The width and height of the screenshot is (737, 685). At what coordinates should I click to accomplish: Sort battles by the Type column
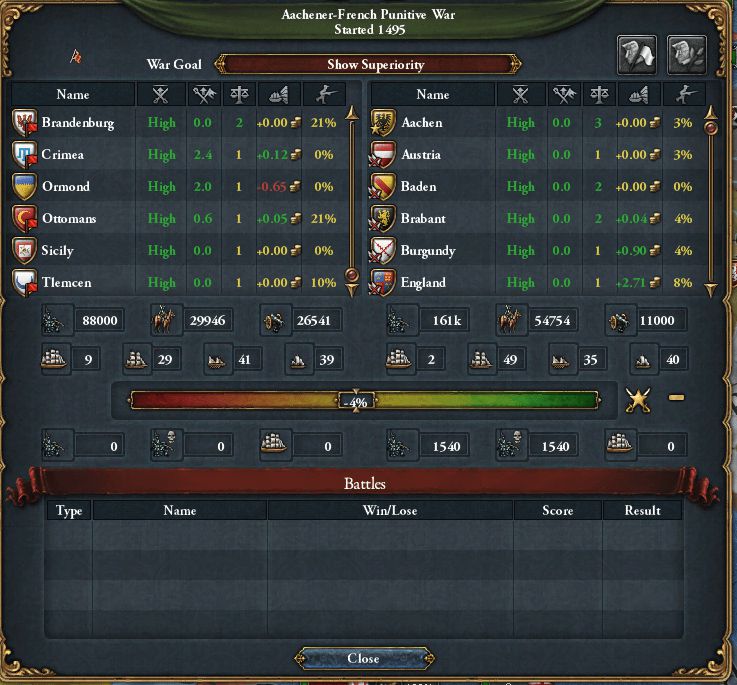69,510
